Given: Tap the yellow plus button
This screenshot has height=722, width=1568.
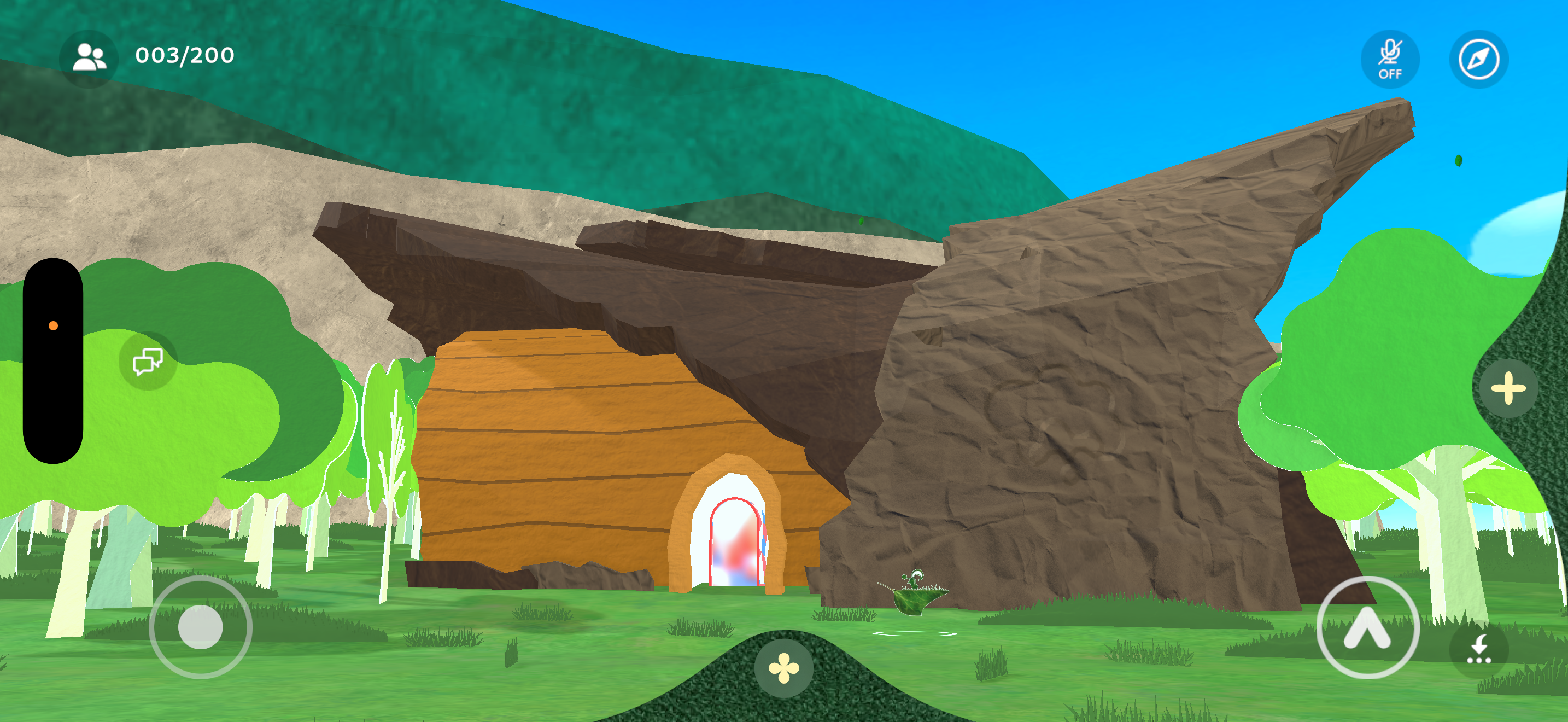Looking at the screenshot, I should pyautogui.click(x=1507, y=388).
